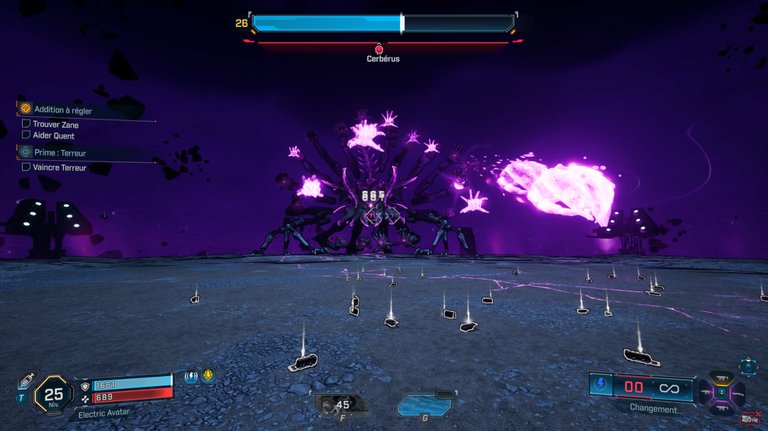The height and width of the screenshot is (431, 768).
Task: Click the shock element weapon icon
Action: [x=601, y=386]
